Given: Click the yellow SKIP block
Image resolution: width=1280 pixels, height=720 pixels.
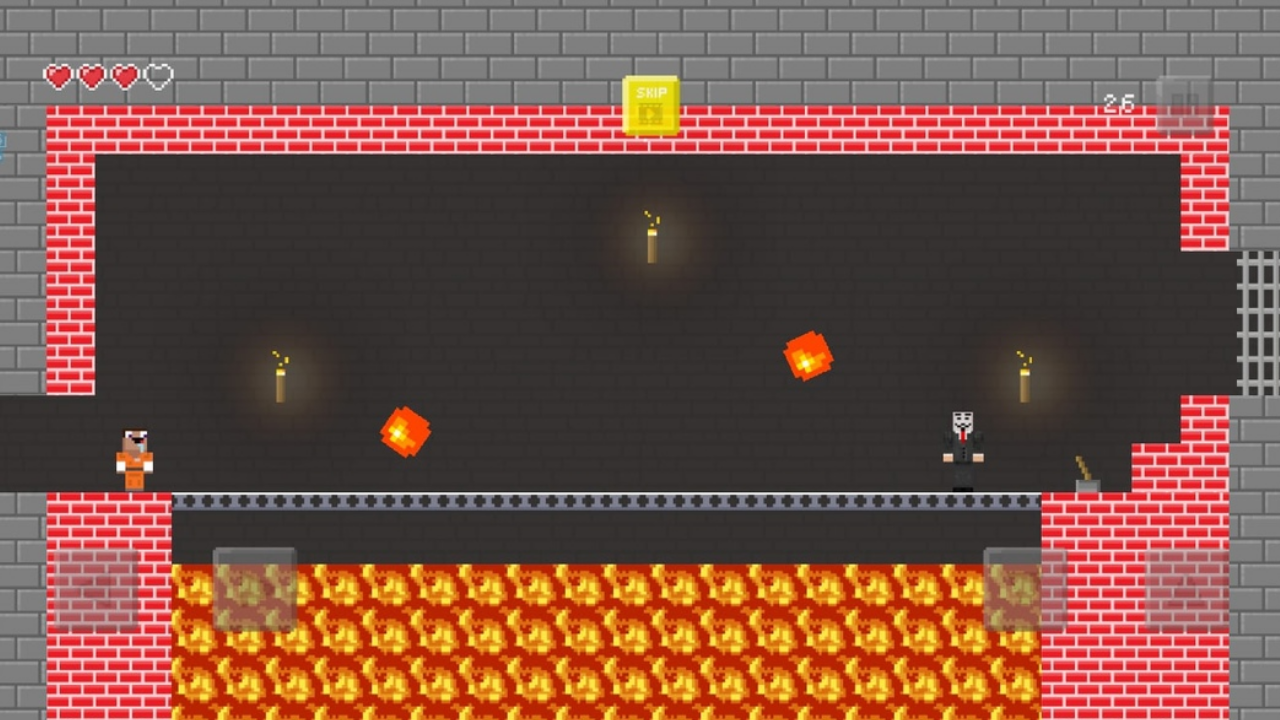Looking at the screenshot, I should tap(650, 105).
